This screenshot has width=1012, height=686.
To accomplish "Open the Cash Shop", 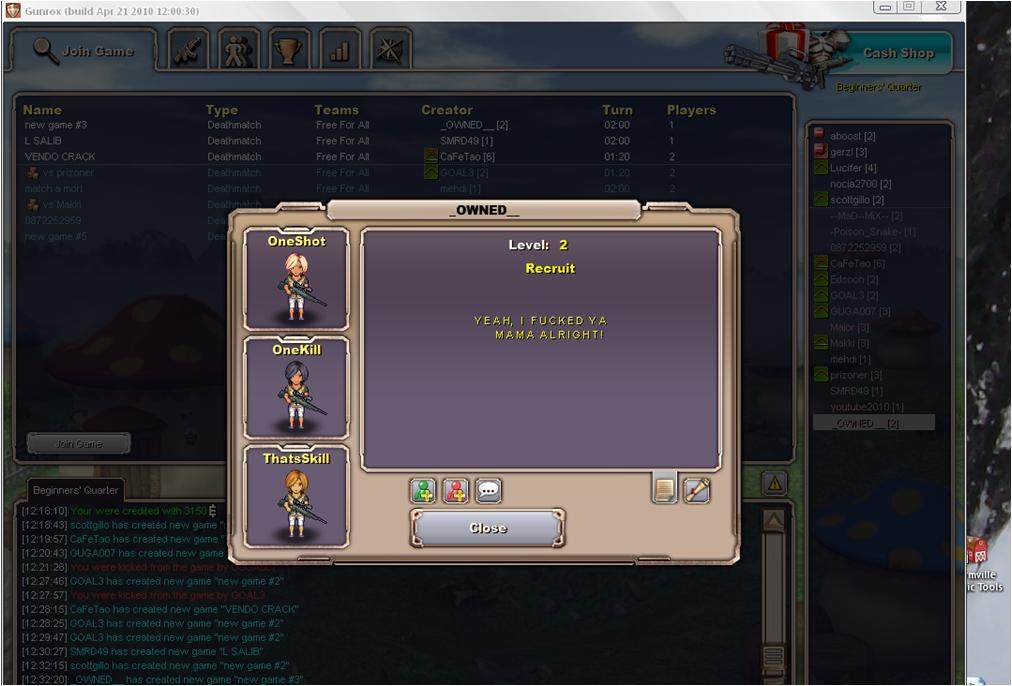I will click(x=897, y=53).
